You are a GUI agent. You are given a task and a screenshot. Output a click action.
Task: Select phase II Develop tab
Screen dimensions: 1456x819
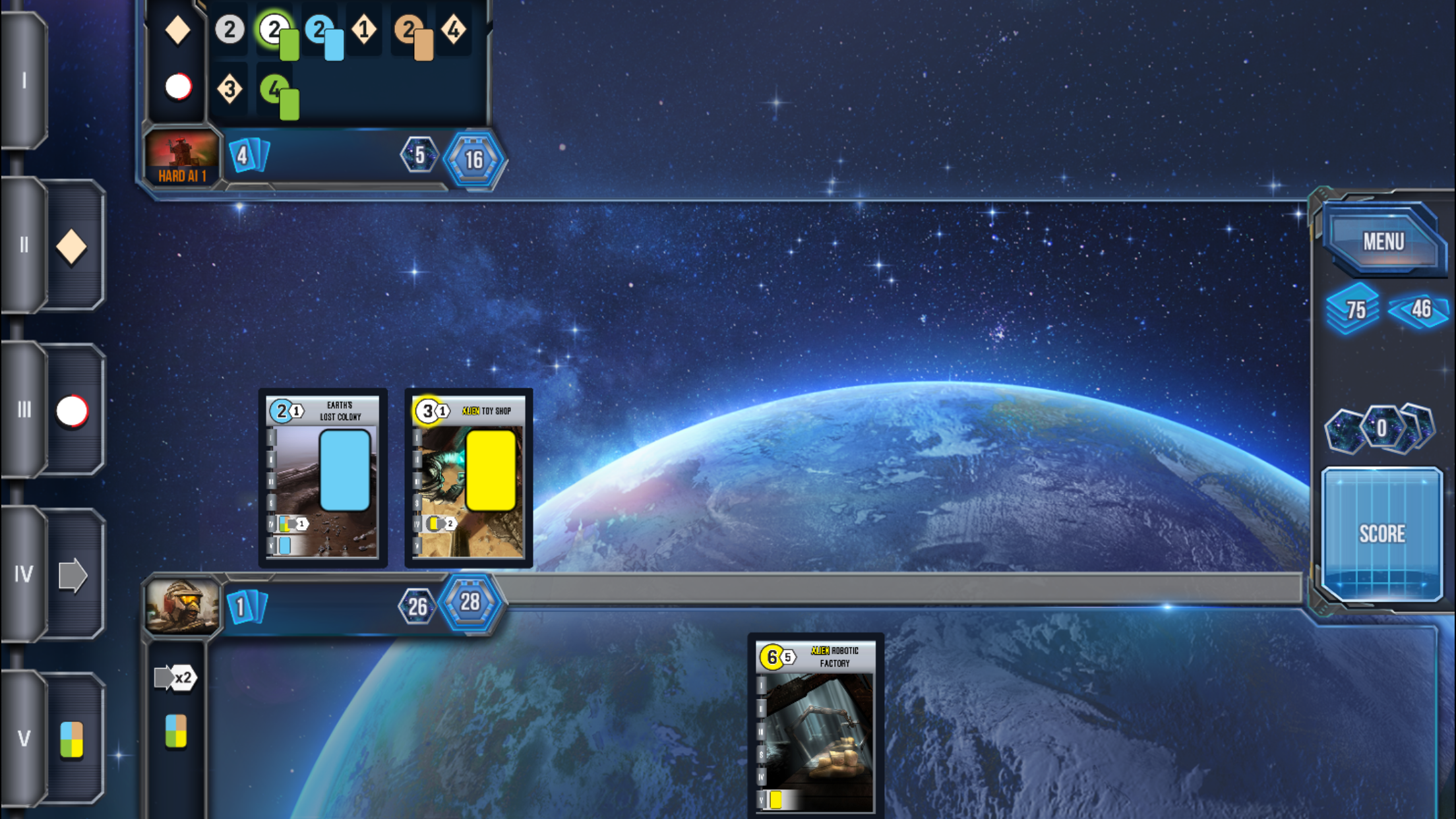54,245
